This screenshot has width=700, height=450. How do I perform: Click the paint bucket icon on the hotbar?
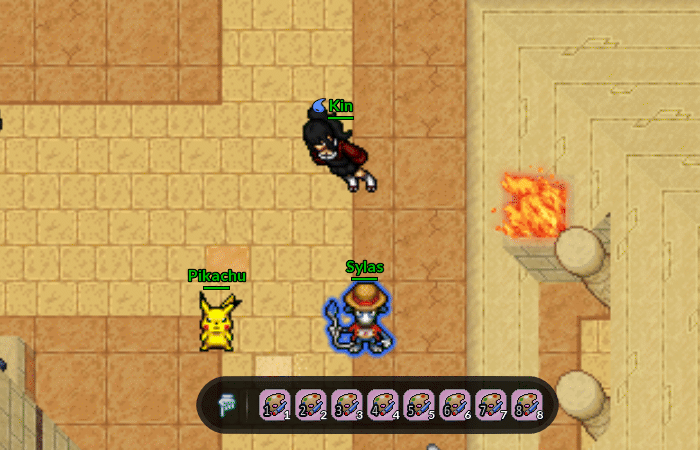(226, 405)
